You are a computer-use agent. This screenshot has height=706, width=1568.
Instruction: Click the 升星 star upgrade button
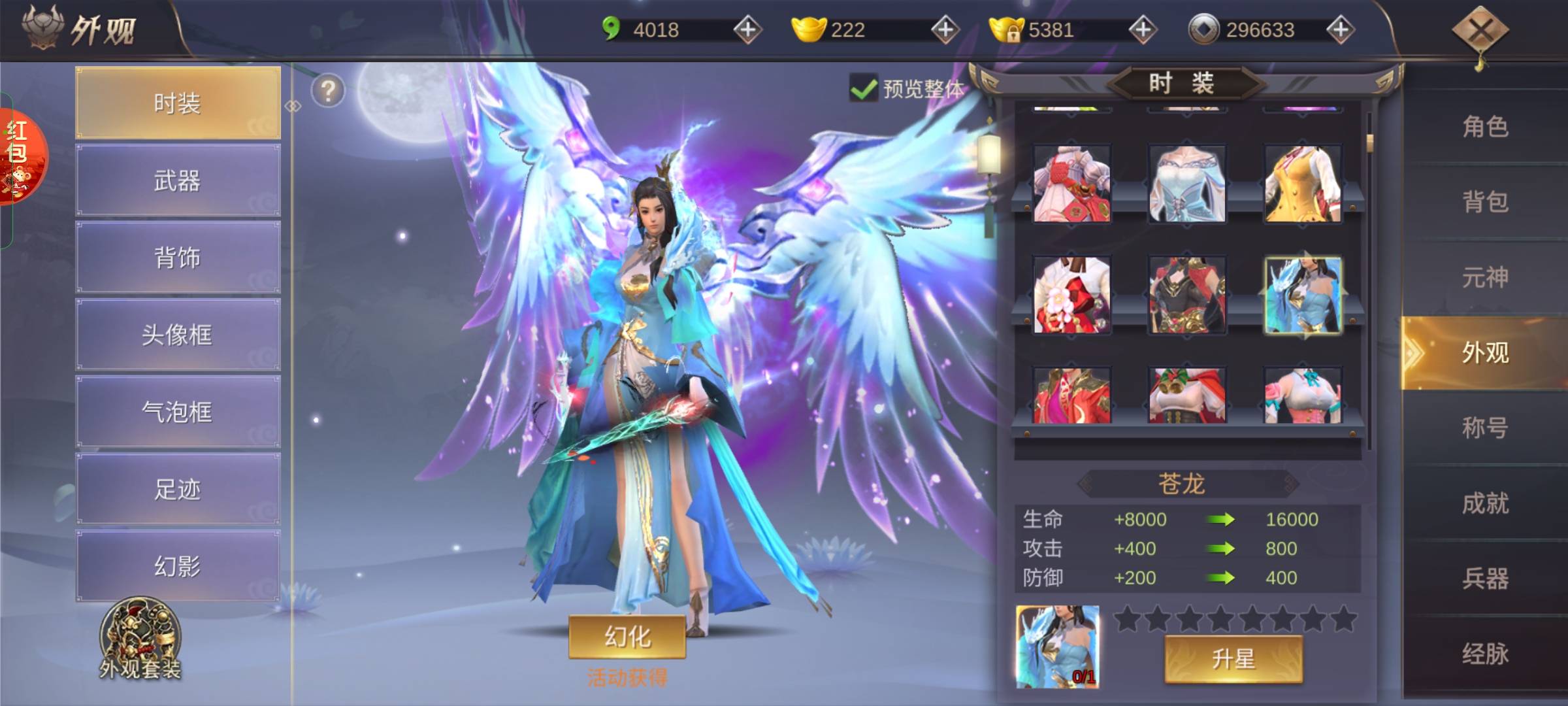pyautogui.click(x=1233, y=659)
